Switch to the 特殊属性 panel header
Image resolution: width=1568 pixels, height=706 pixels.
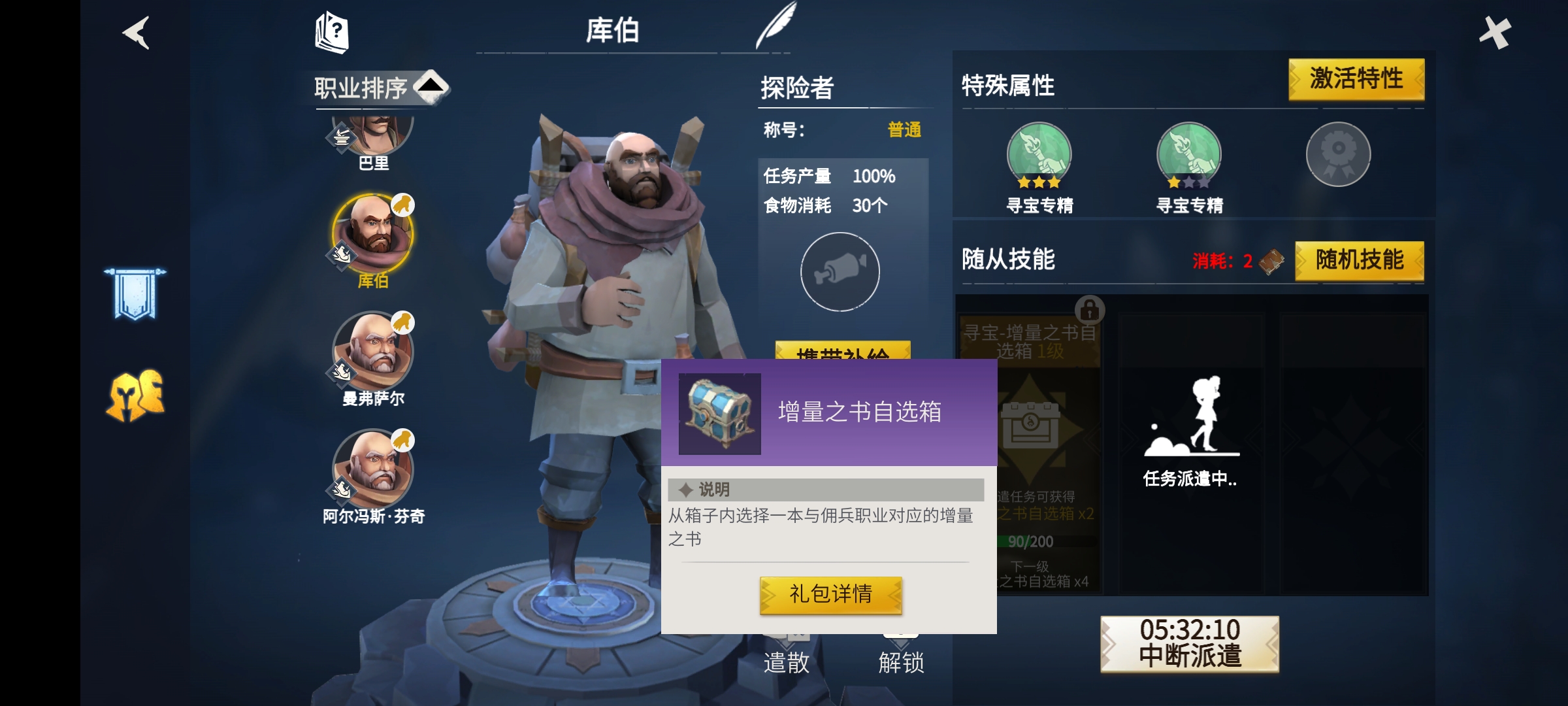pos(1006,84)
